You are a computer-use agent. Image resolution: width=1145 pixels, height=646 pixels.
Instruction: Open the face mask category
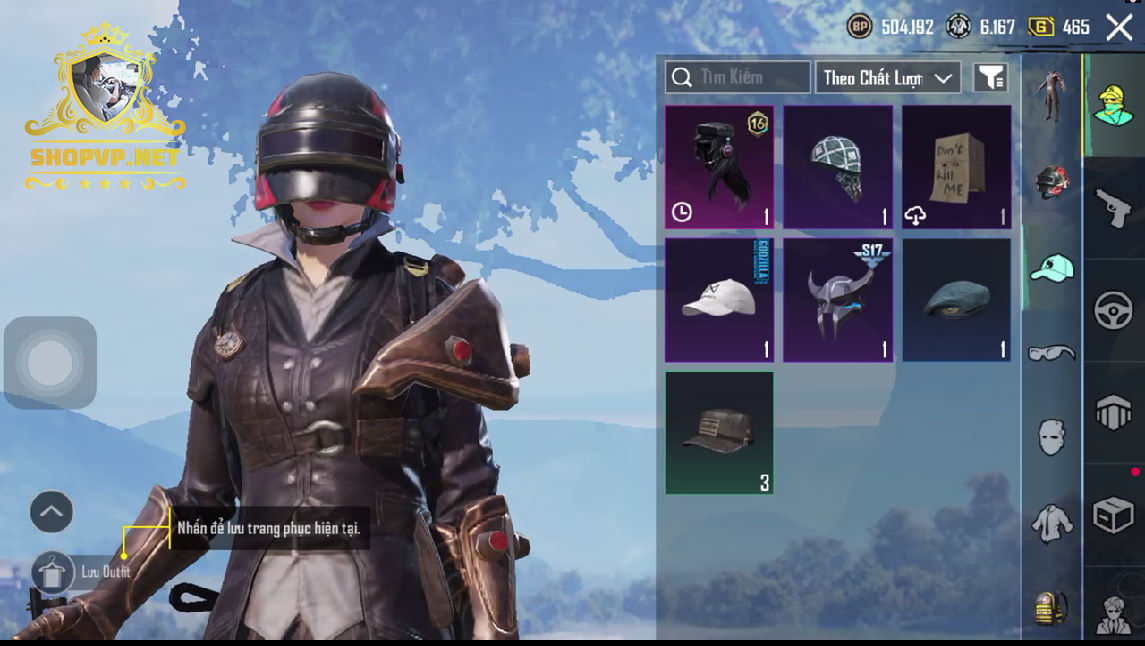1051,437
